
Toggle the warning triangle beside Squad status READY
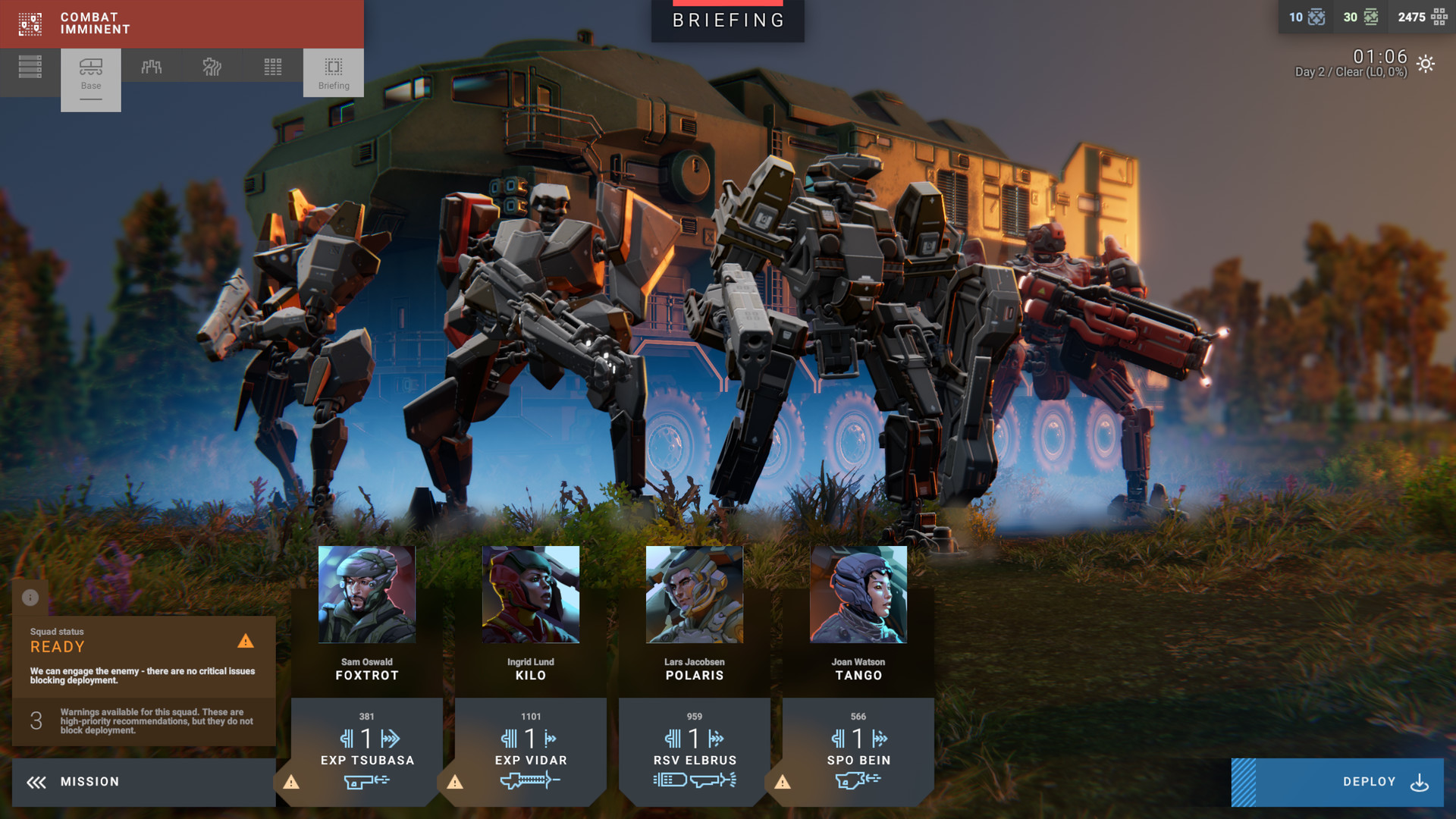click(246, 642)
